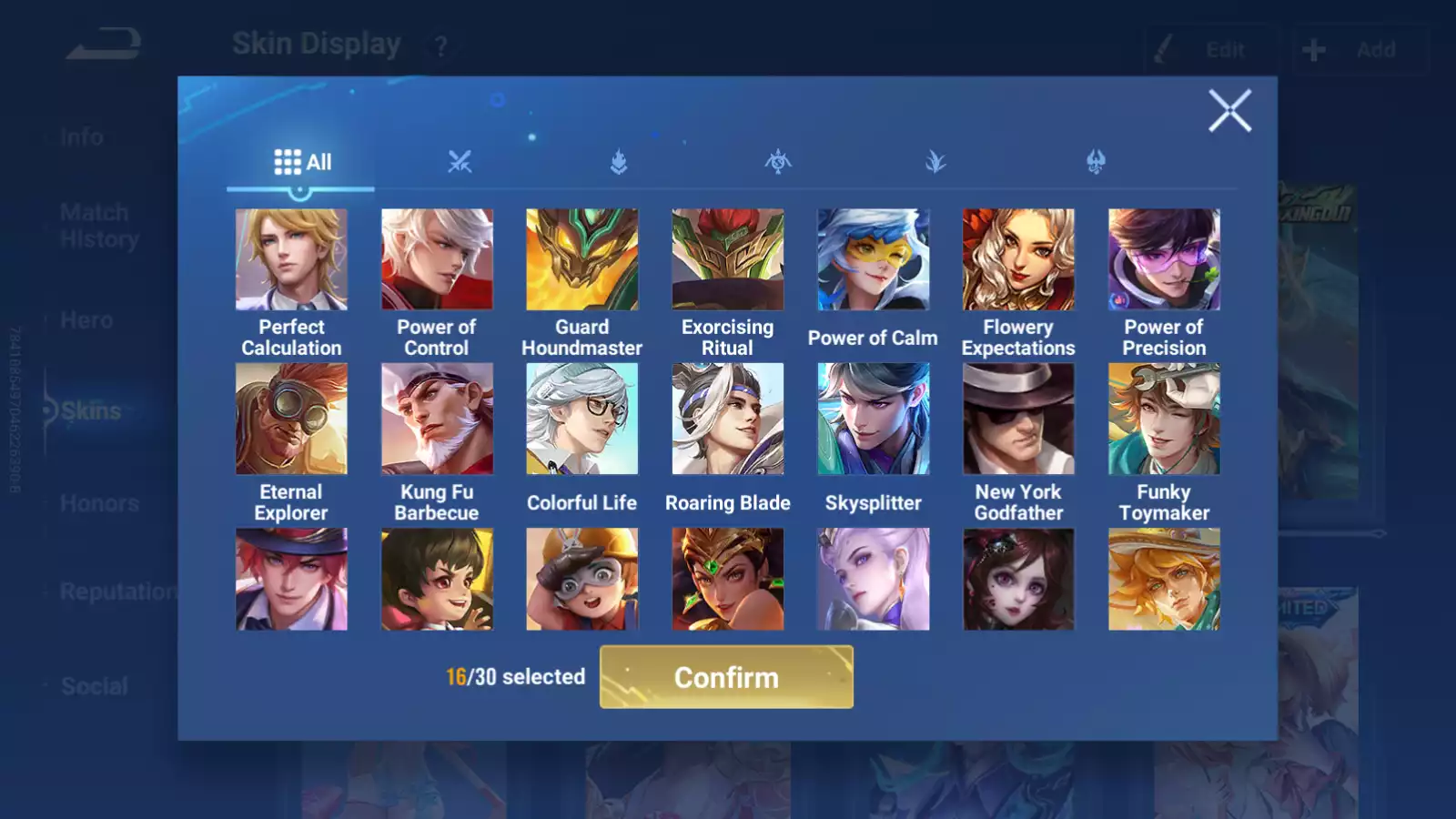Open the crossed swords hero class filter
This screenshot has width=1456, height=819.
(460, 160)
